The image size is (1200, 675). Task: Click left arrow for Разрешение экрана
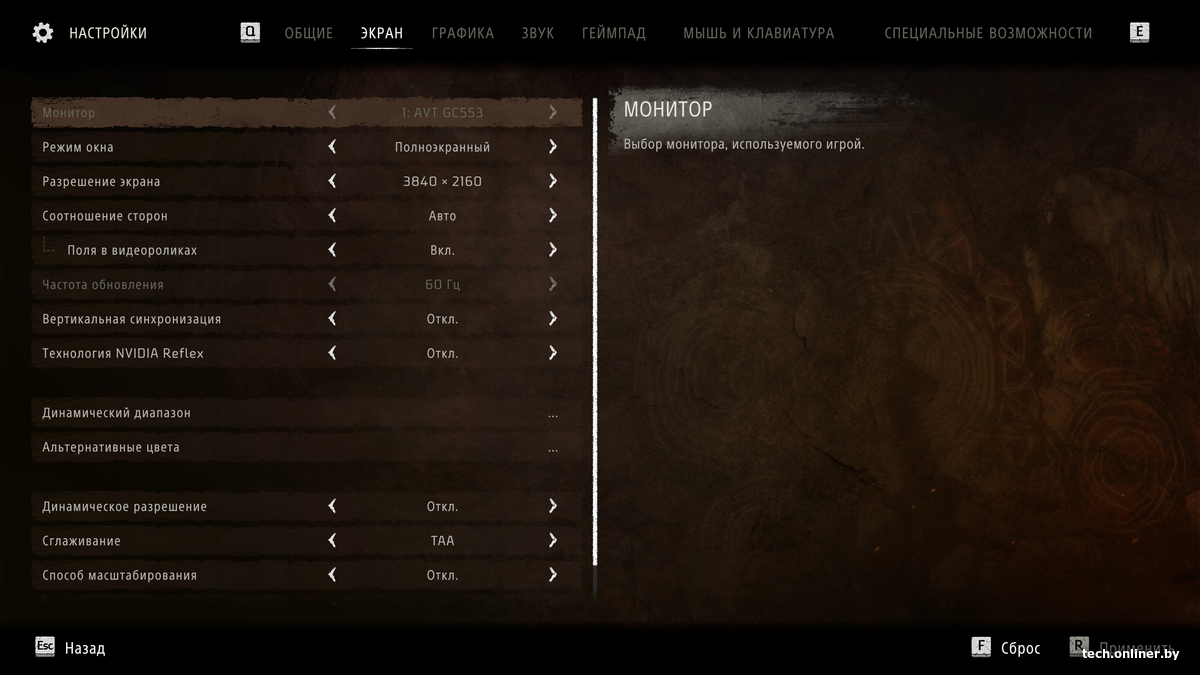(332, 181)
